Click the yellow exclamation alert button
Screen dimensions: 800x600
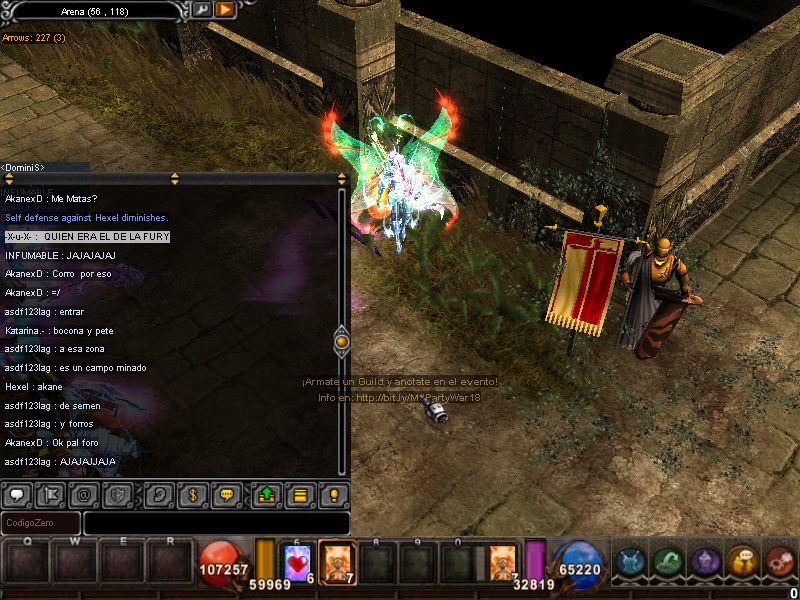pos(333,494)
